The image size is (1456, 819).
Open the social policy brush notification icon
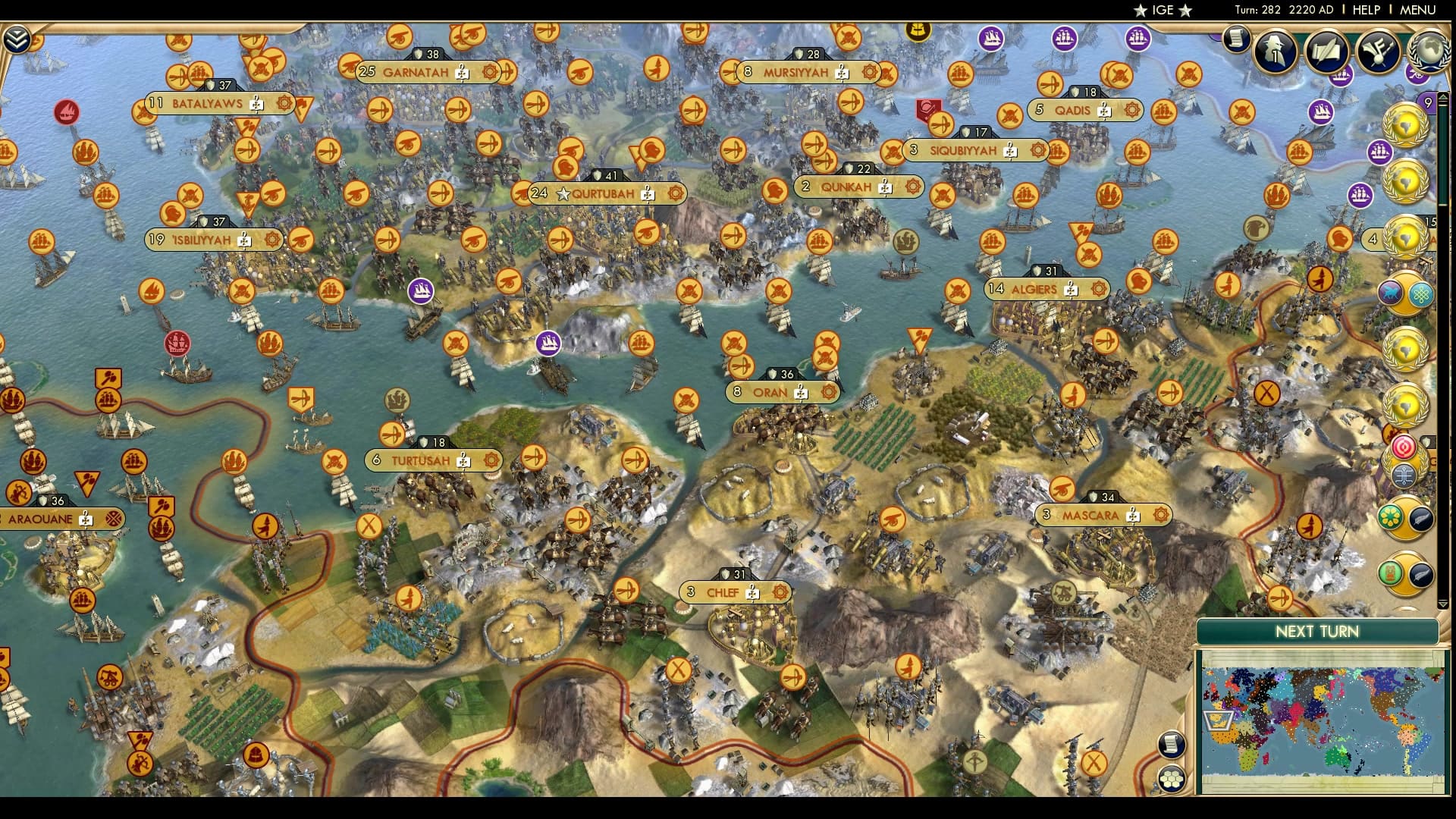pyautogui.click(x=1379, y=52)
